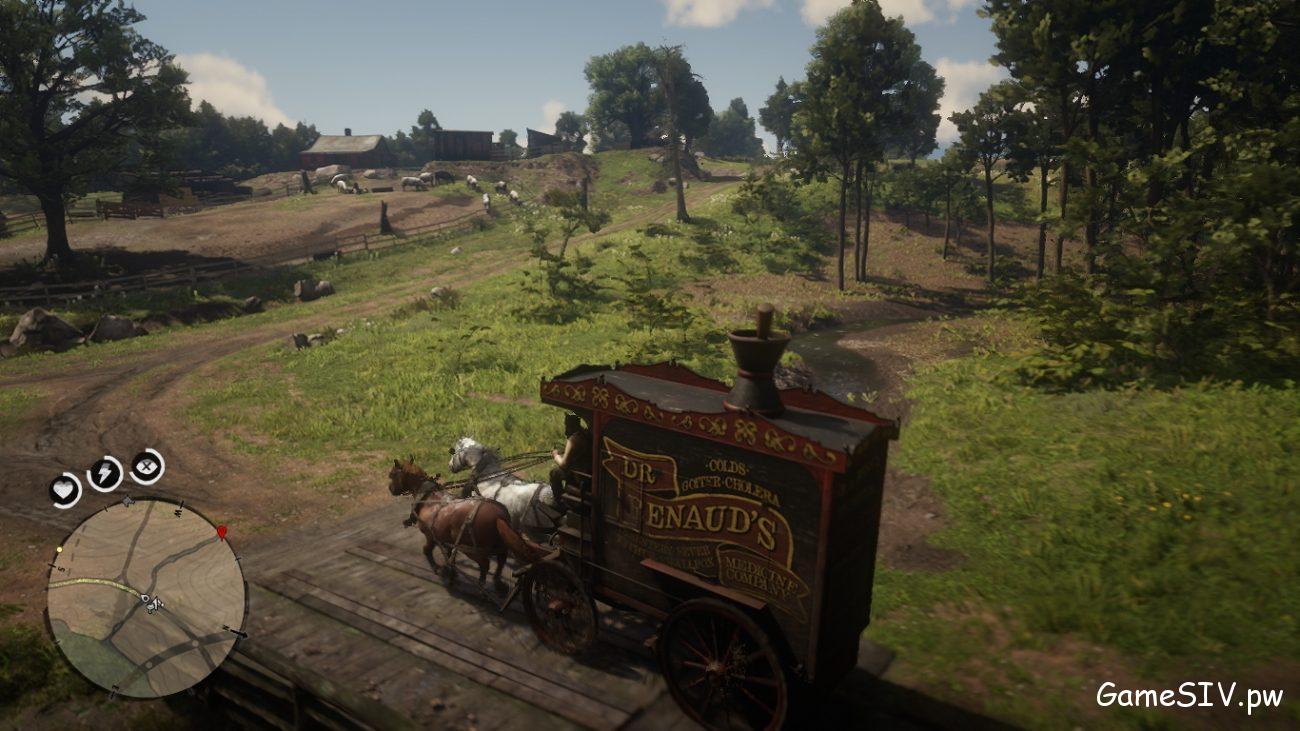Select the player arrow on the minimap

(156, 601)
